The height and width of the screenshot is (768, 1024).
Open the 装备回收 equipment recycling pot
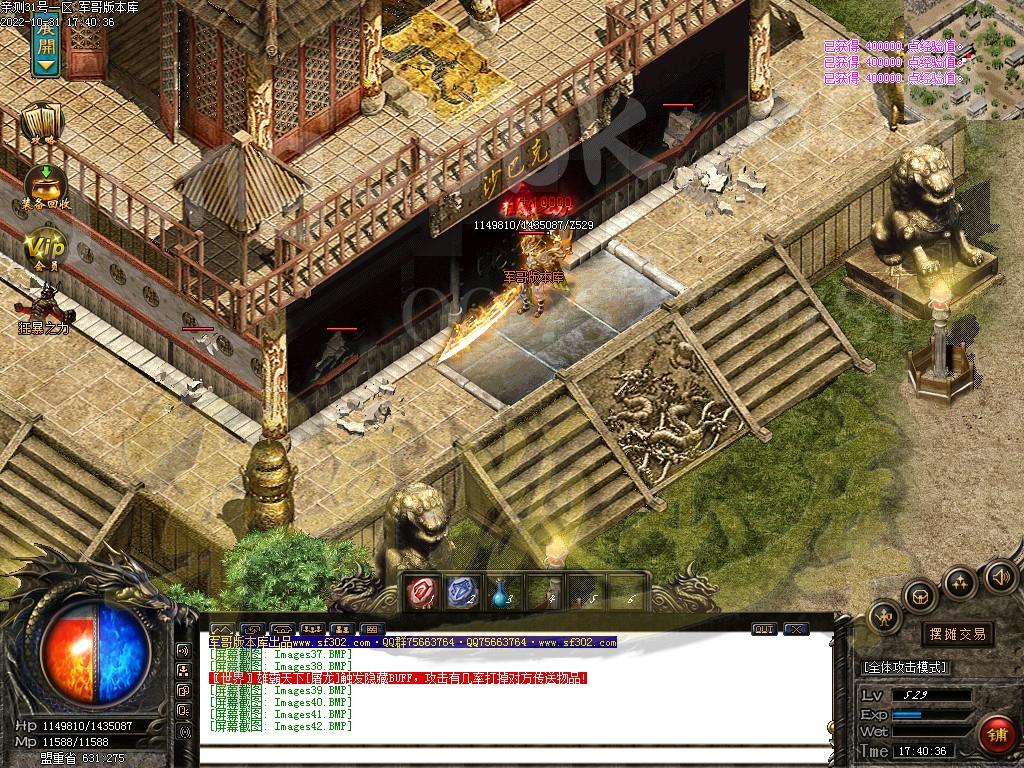(46, 184)
